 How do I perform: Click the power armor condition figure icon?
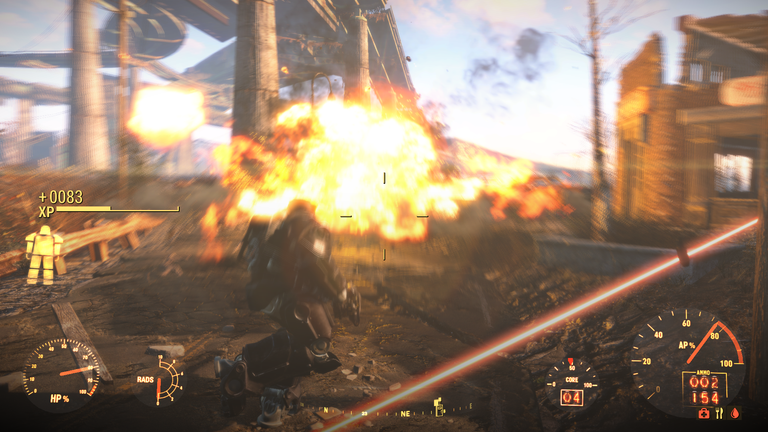43,254
